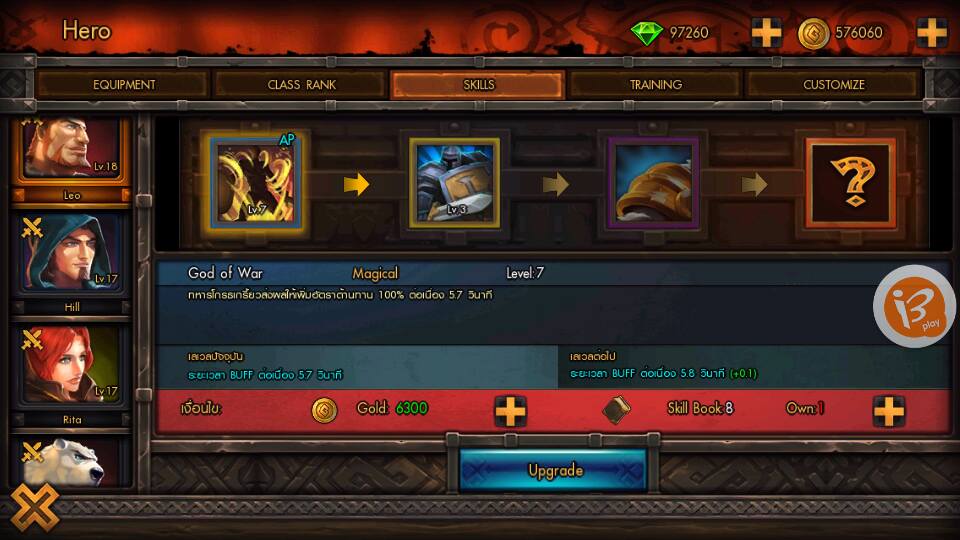Add gold for the upgrade requirement
The height and width of the screenshot is (540, 960).
click(x=510, y=410)
